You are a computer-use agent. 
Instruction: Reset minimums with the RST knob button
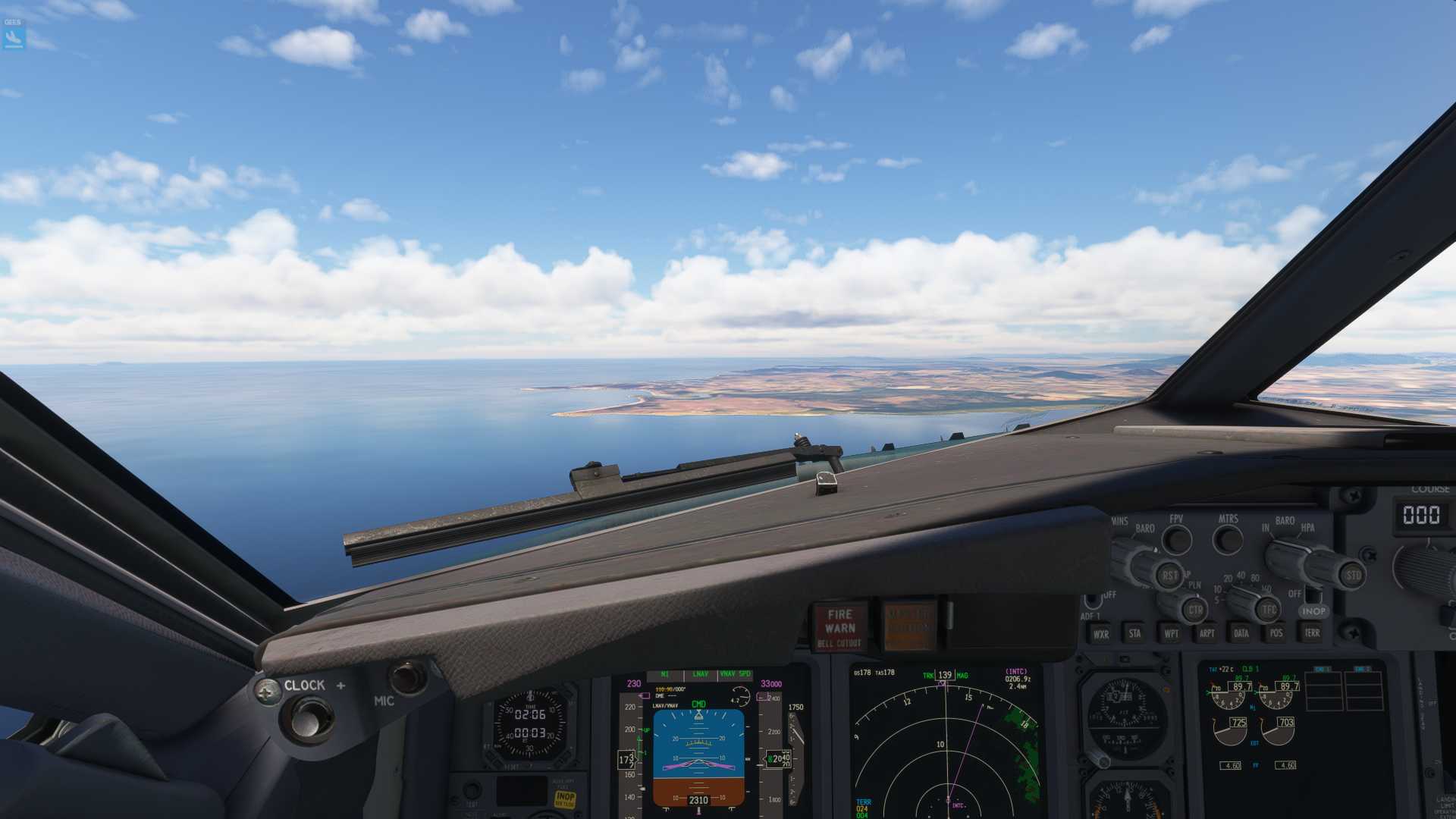pyautogui.click(x=1170, y=576)
